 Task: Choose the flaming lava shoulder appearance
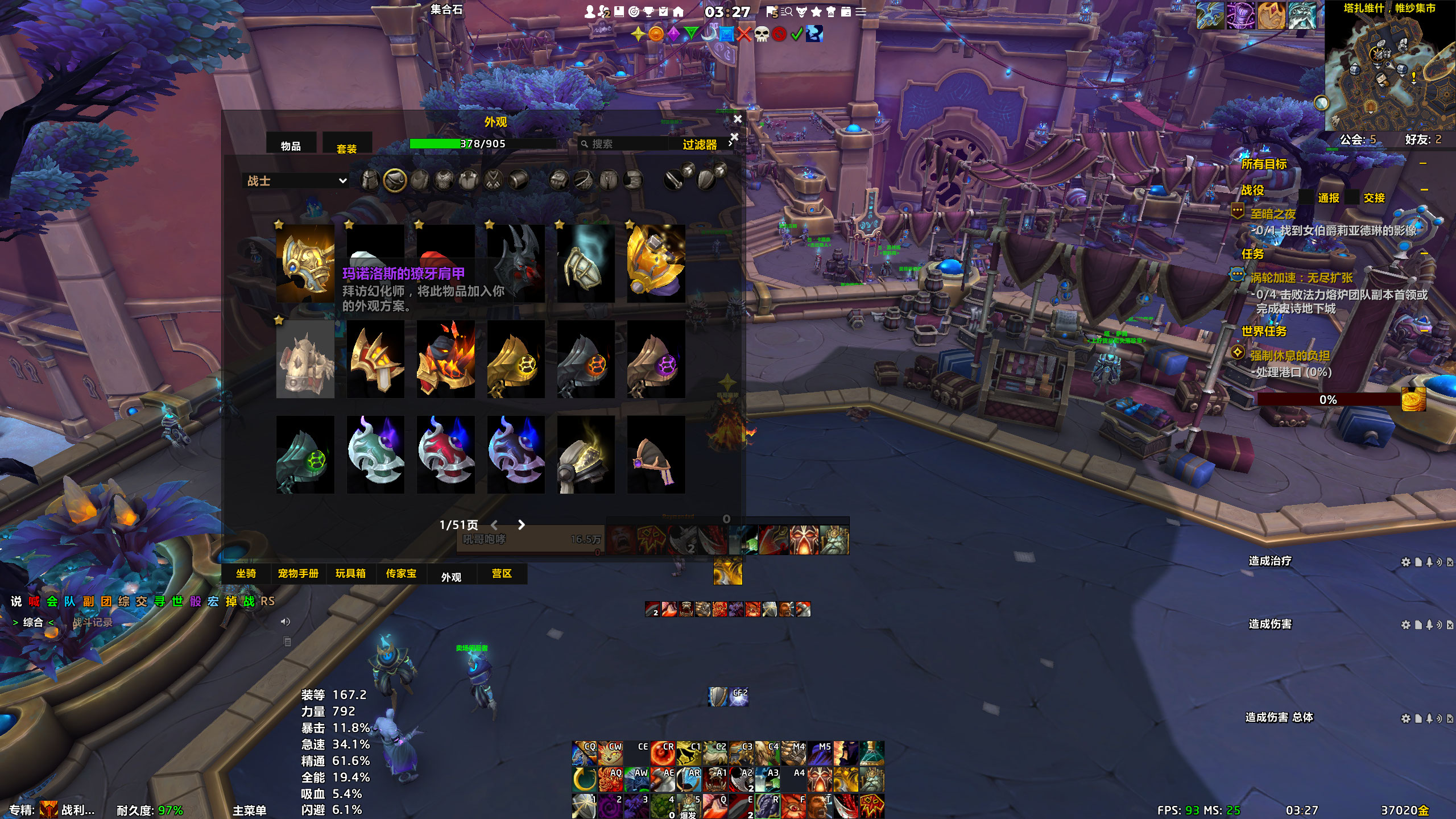click(x=445, y=359)
